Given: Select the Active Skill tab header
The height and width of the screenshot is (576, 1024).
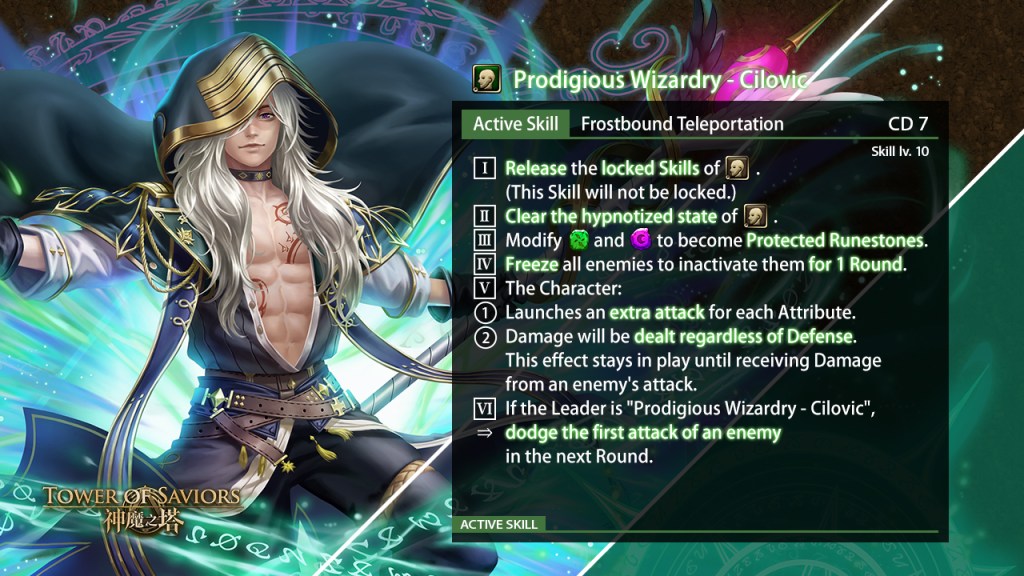Looking at the screenshot, I should click(515, 124).
